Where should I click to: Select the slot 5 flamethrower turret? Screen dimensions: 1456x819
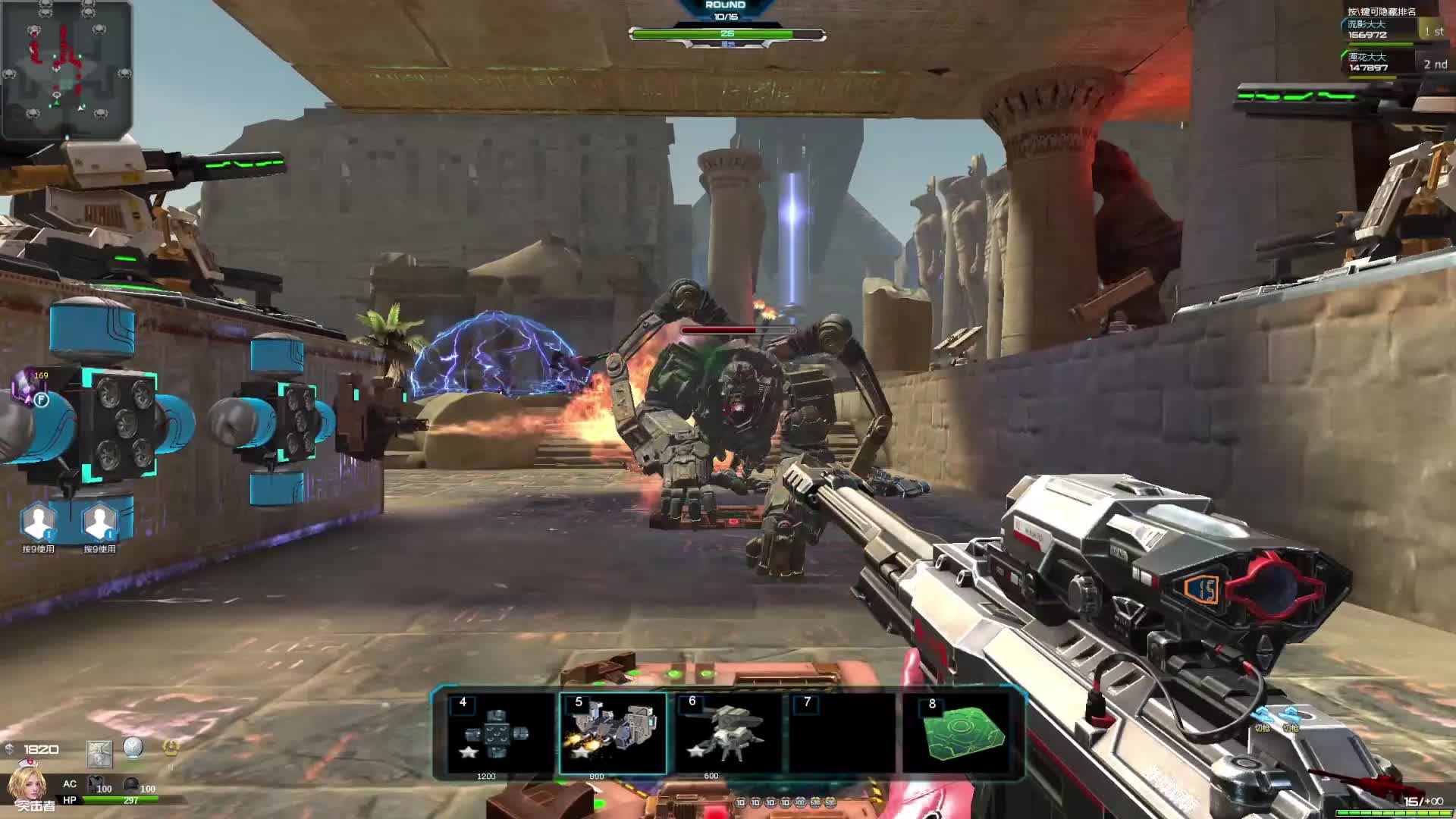click(x=613, y=733)
